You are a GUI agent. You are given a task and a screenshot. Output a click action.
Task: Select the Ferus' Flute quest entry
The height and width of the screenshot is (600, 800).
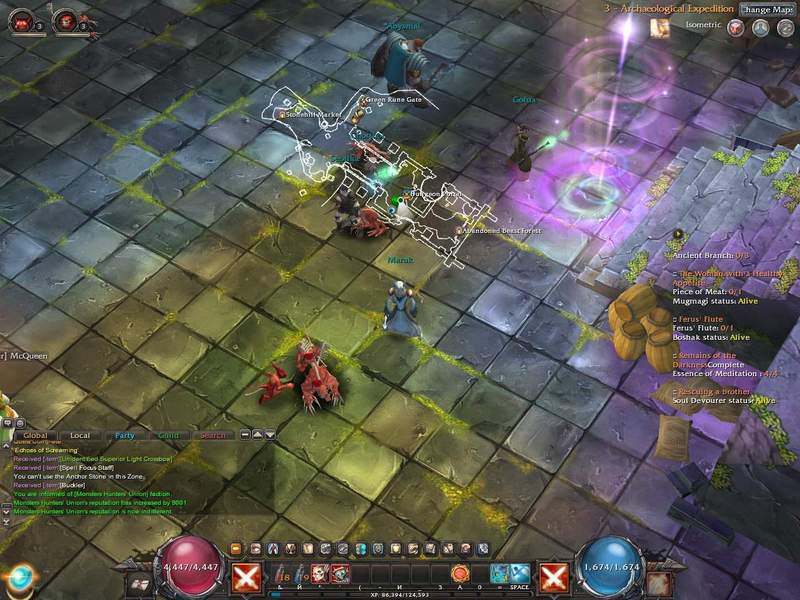700,317
